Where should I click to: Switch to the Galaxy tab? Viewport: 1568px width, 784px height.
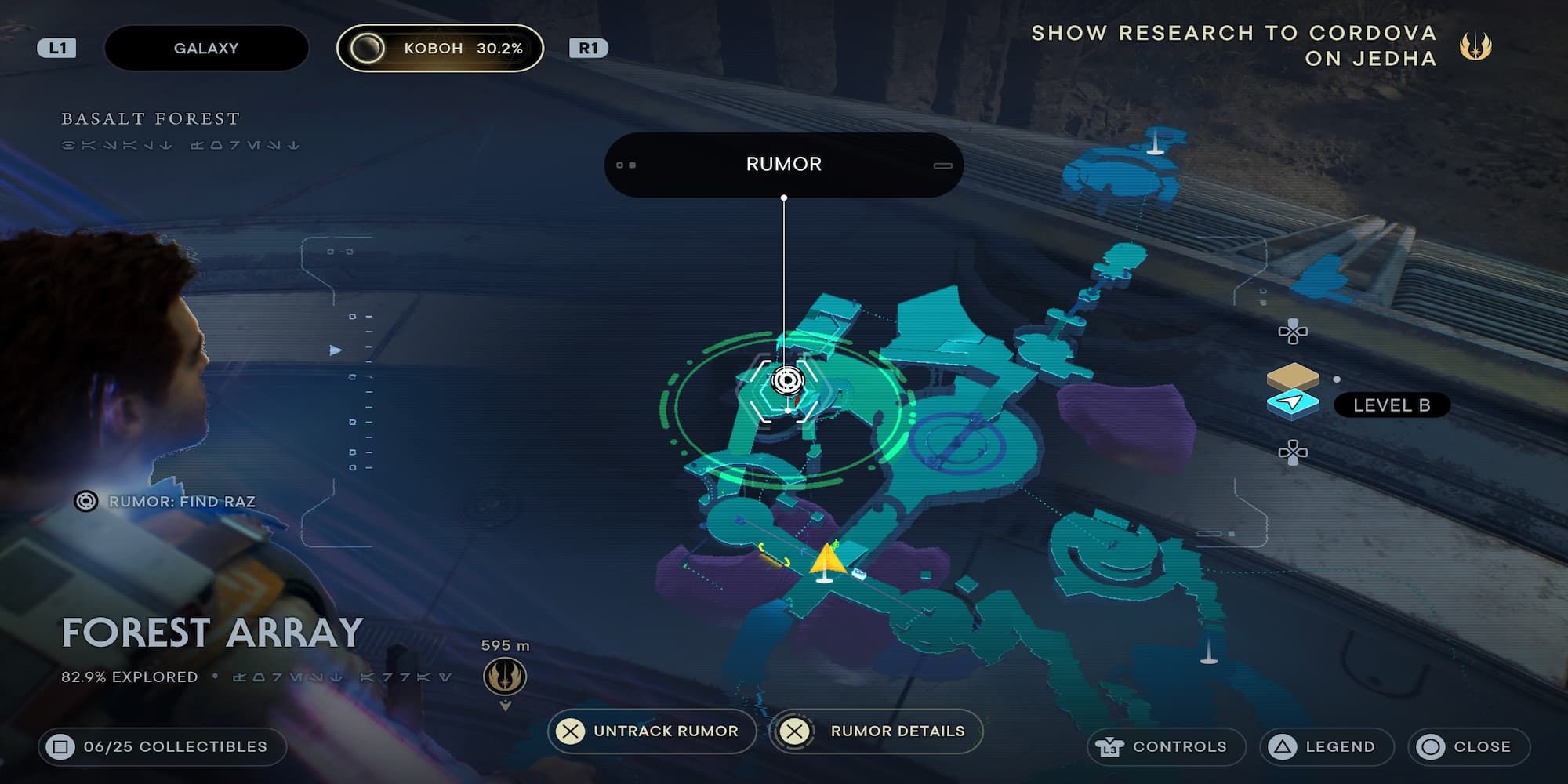[x=205, y=47]
